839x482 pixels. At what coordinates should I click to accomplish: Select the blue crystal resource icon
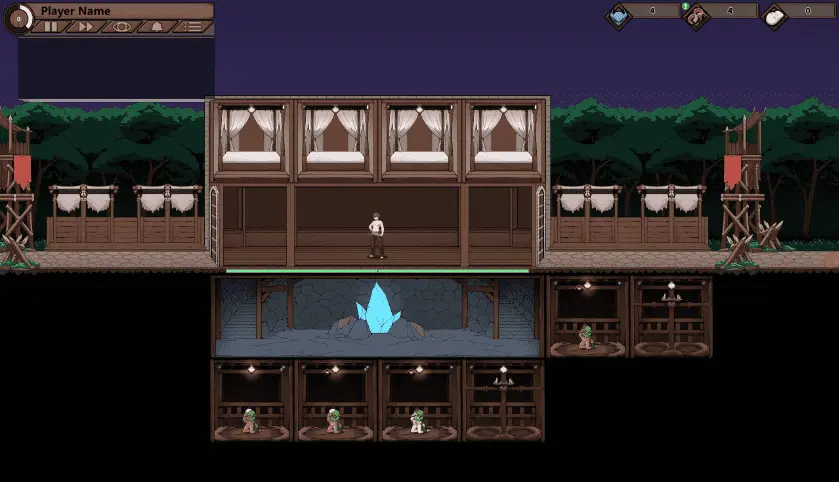tap(620, 14)
